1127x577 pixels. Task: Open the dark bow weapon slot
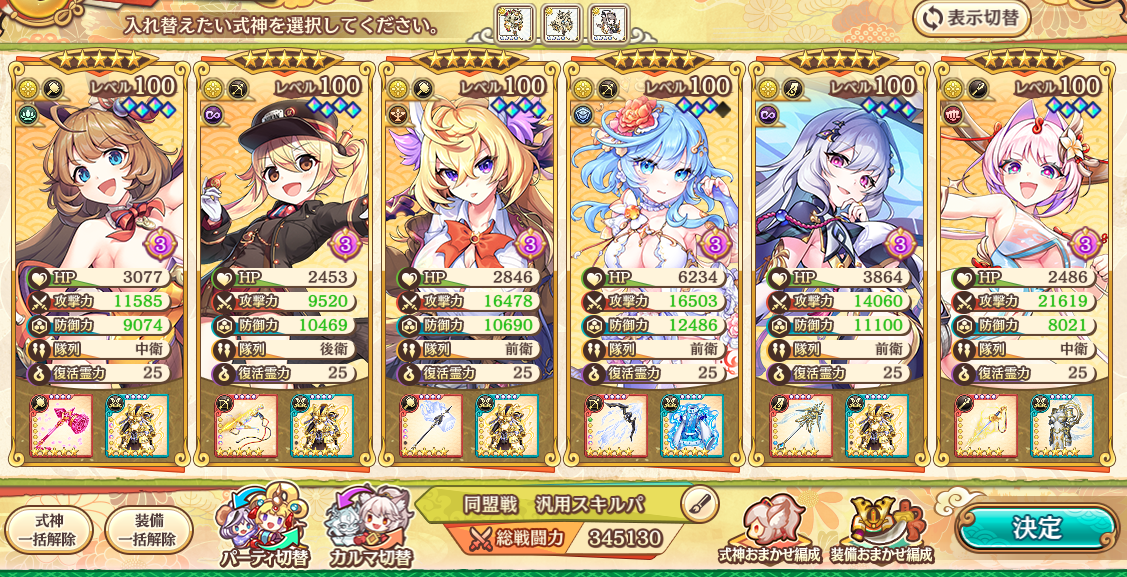tap(615, 425)
